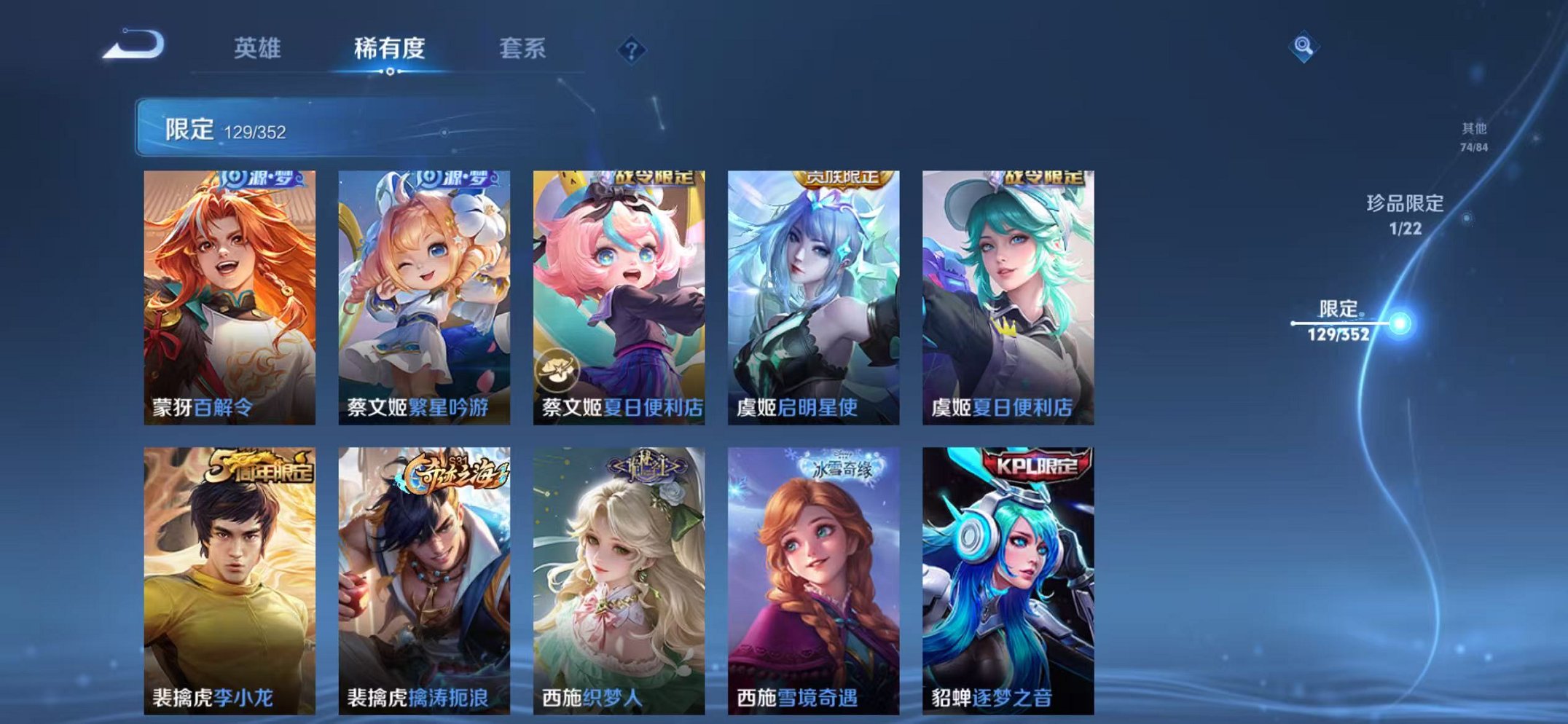Open help via the diamond question mark icon
The height and width of the screenshot is (724, 1568).
632,49
